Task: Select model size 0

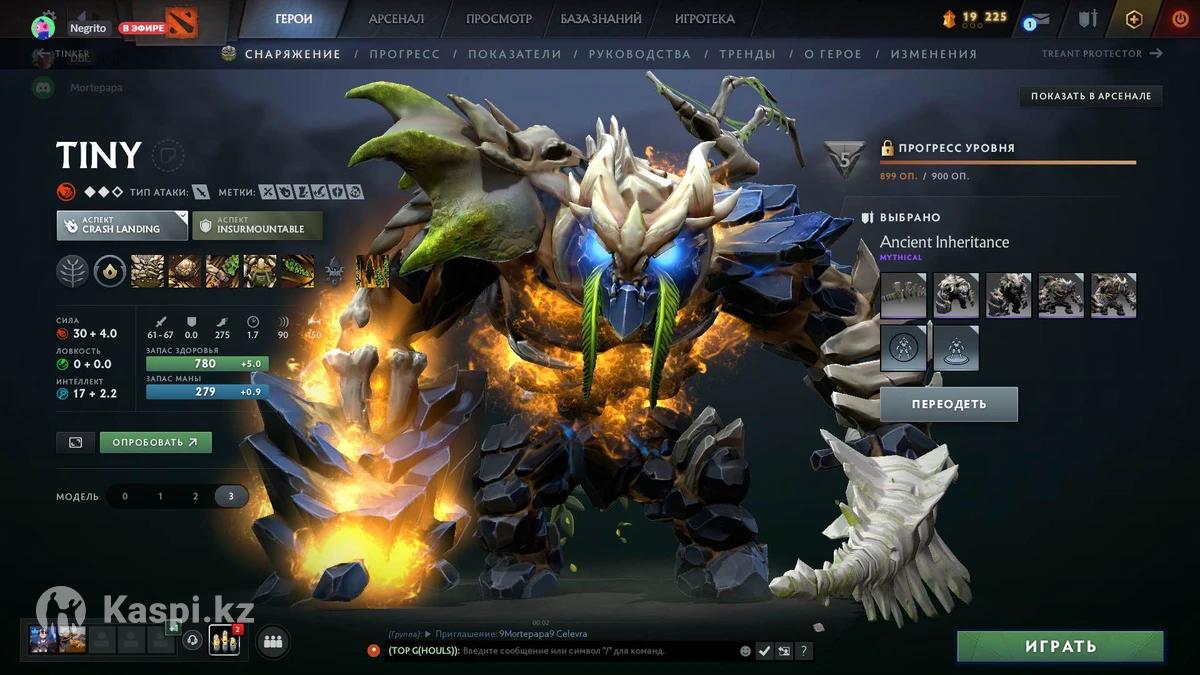Action: pyautogui.click(x=125, y=496)
